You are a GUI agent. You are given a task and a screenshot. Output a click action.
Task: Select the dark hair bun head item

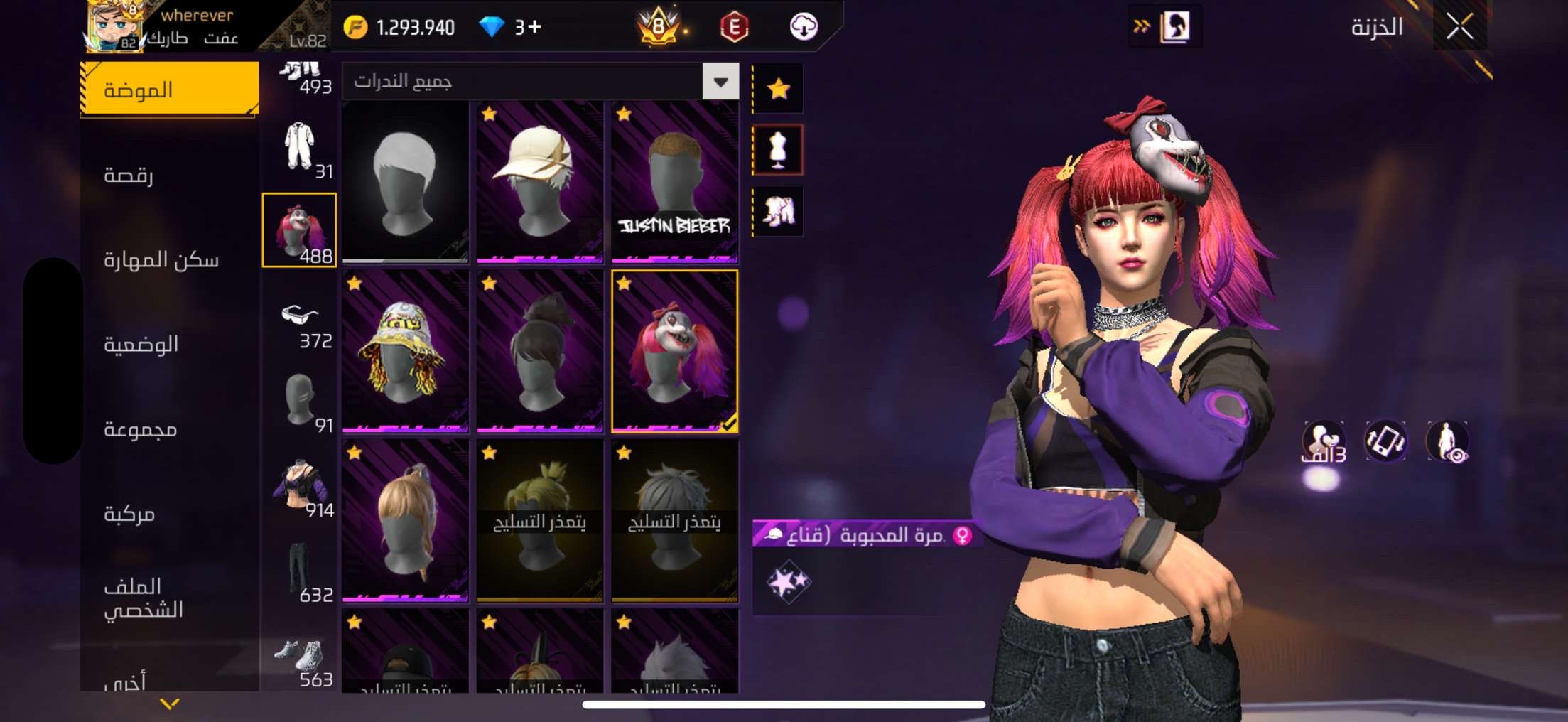[539, 351]
